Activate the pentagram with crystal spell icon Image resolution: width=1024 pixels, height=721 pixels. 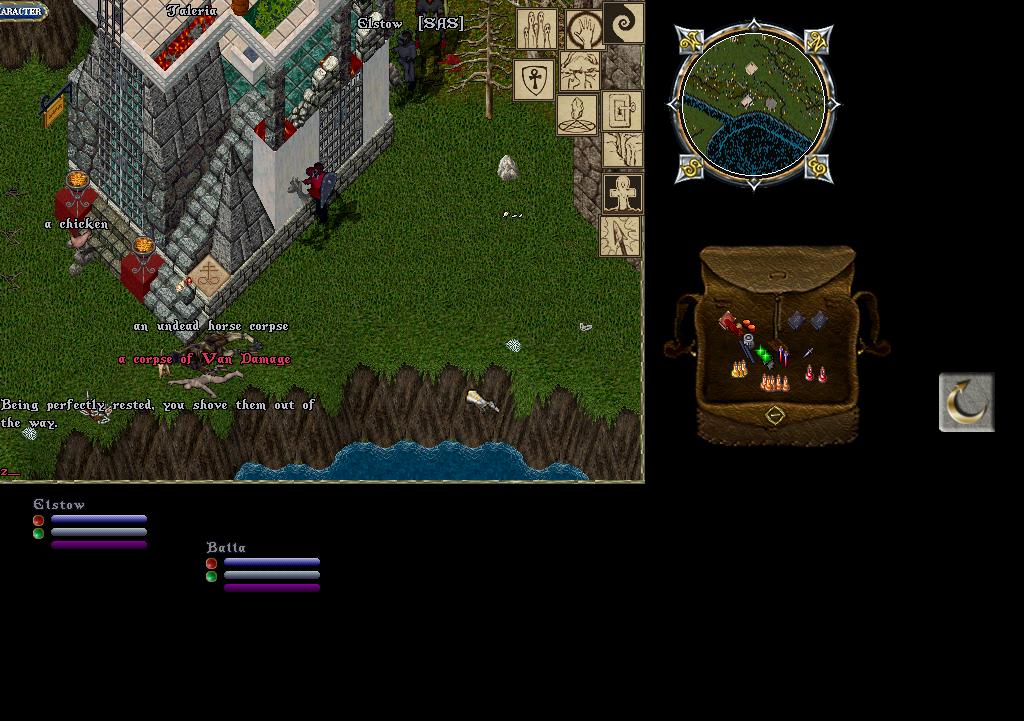coord(577,114)
